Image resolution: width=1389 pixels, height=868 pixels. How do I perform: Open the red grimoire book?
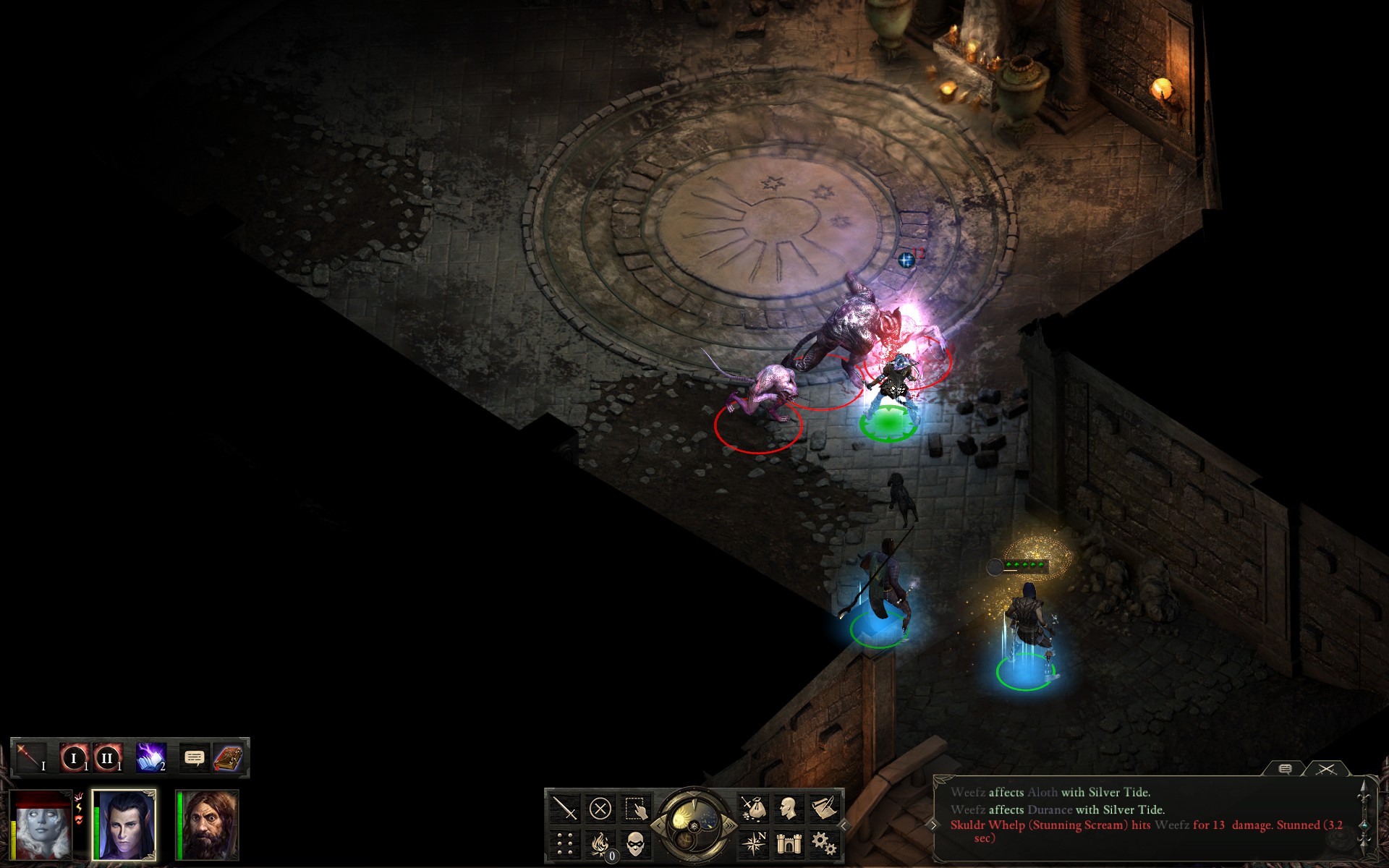click(x=228, y=757)
